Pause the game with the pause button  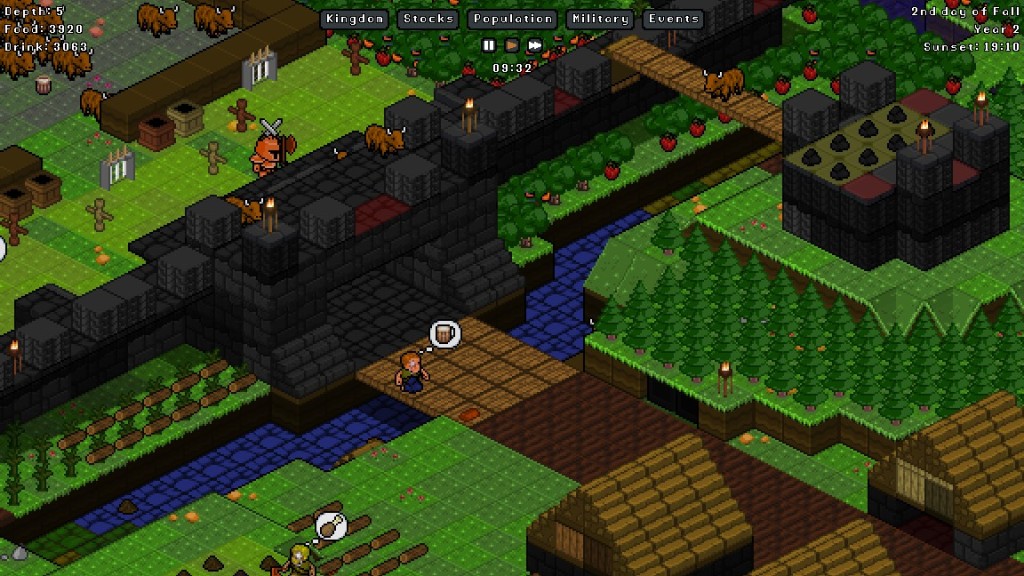(x=489, y=45)
